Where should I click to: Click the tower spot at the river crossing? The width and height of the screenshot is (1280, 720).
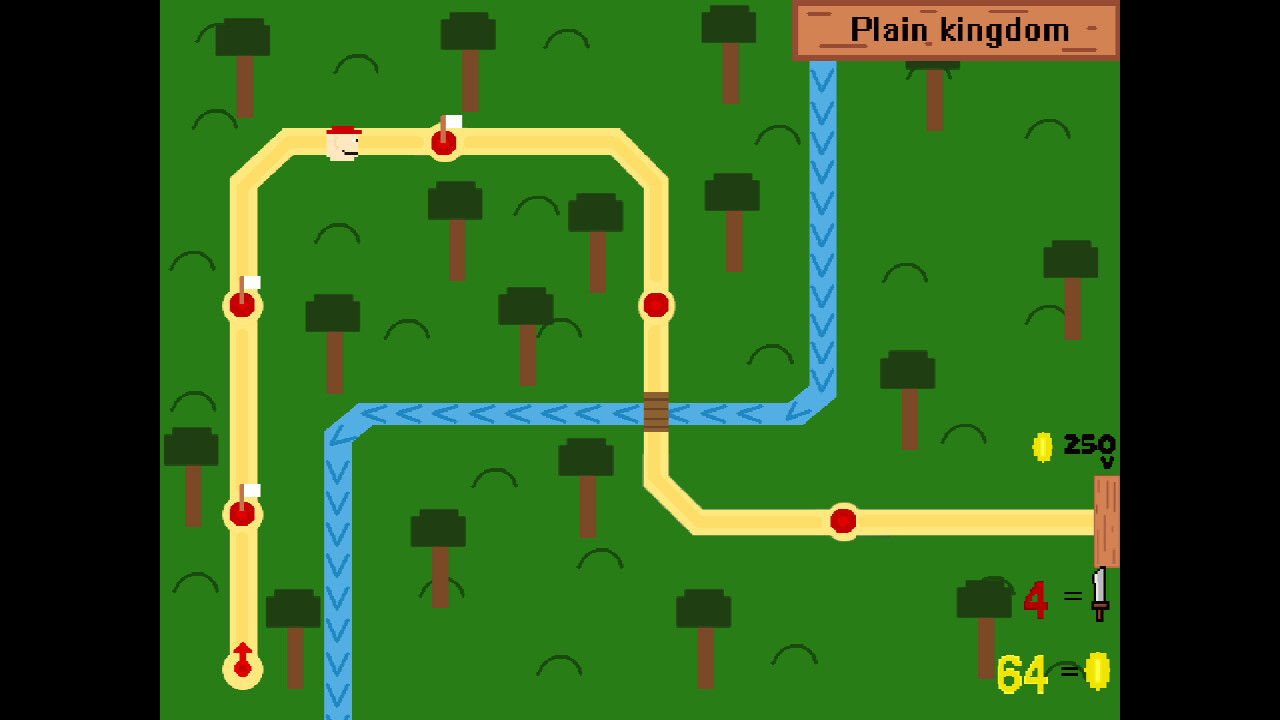point(655,306)
